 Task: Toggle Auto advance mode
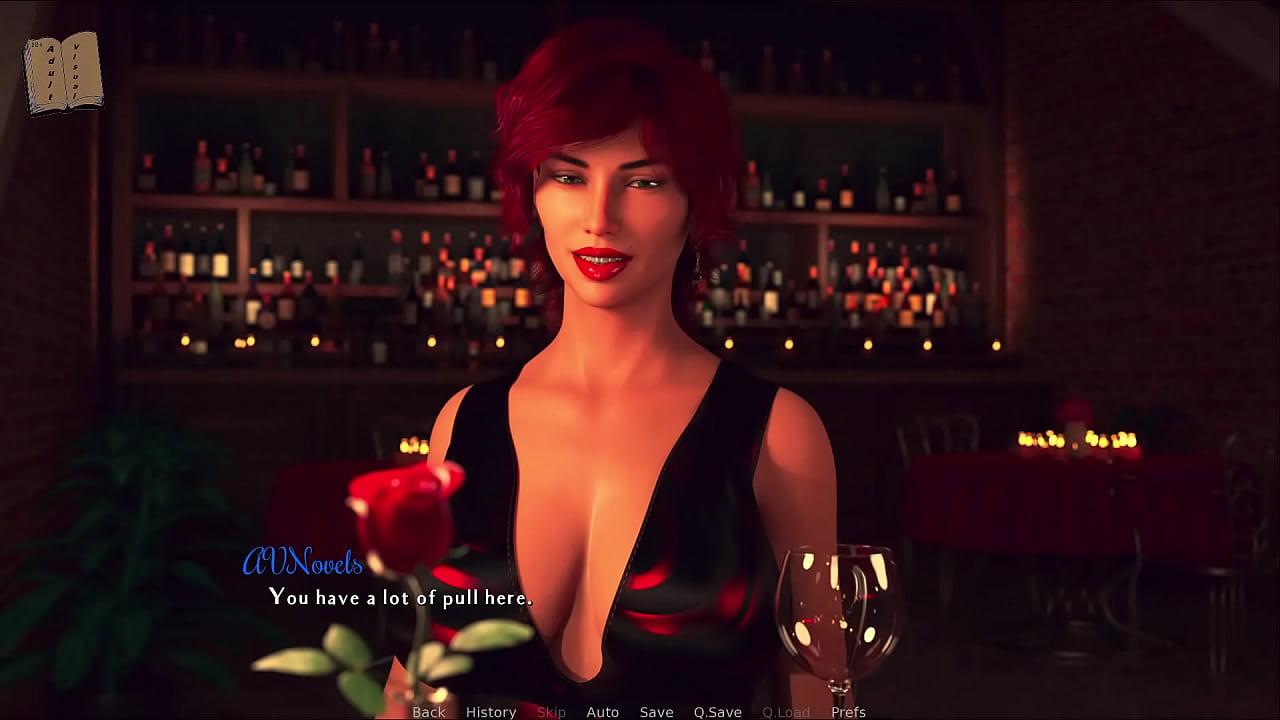[x=602, y=712]
